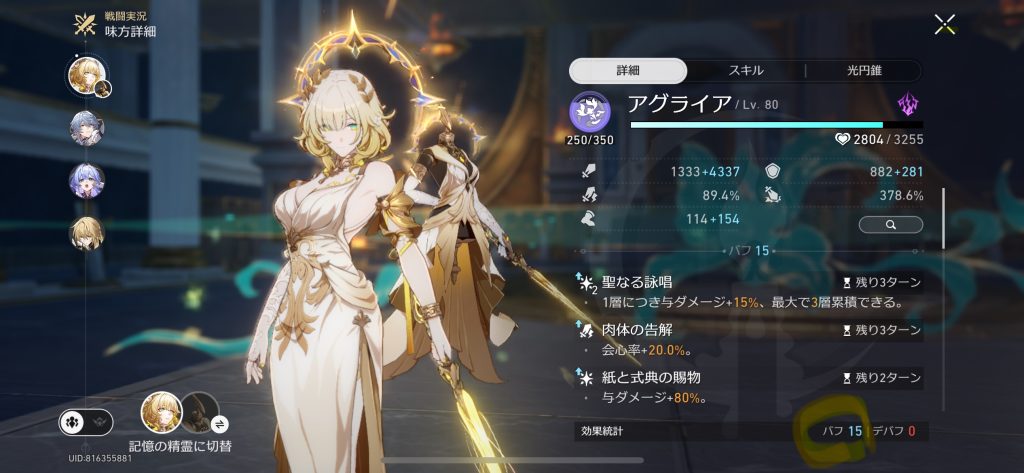This screenshot has width=1024, height=473.
Task: Select the silver-haired second party member portrait
Action: (x=87, y=127)
